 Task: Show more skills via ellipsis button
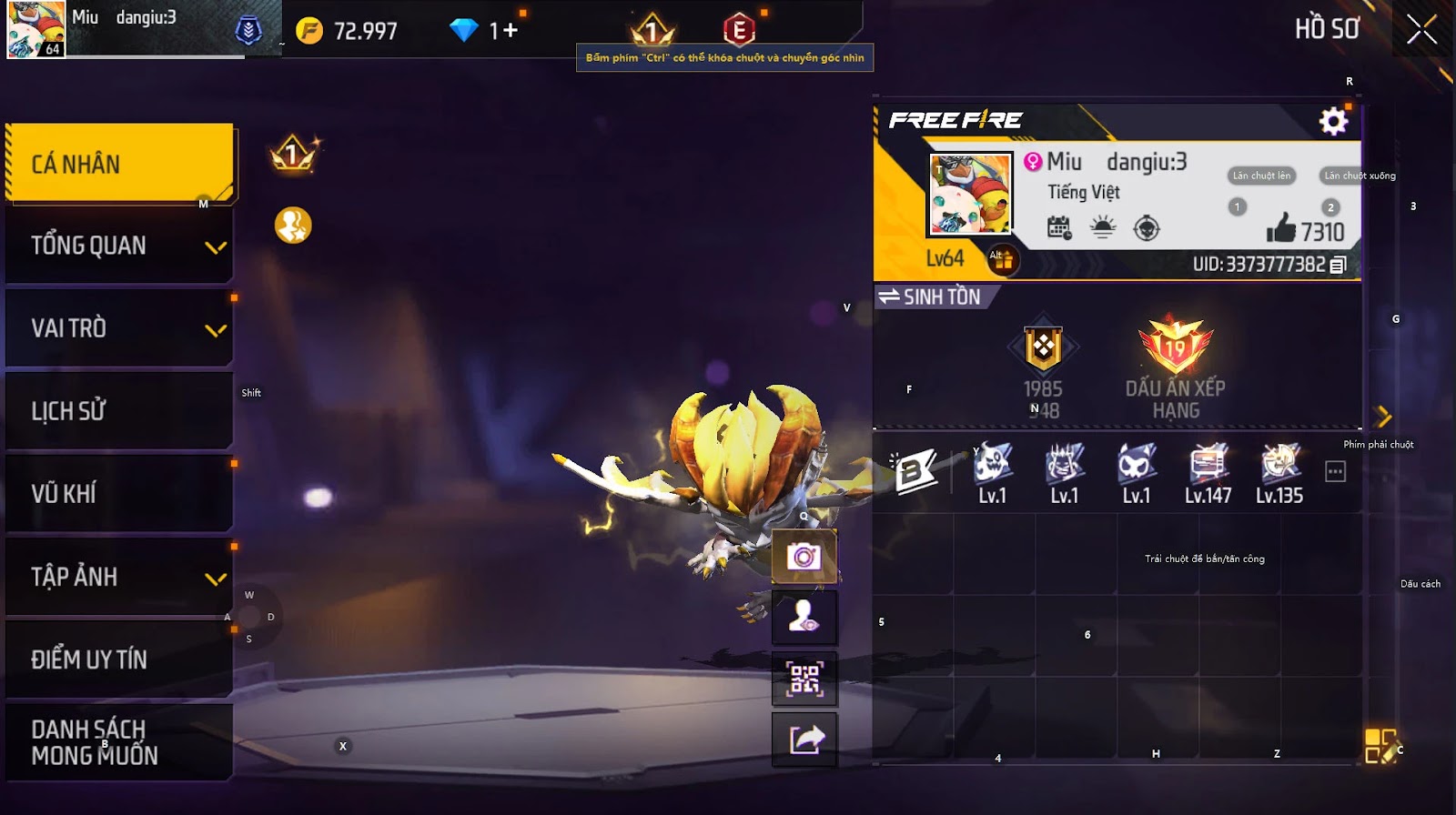point(1335,471)
